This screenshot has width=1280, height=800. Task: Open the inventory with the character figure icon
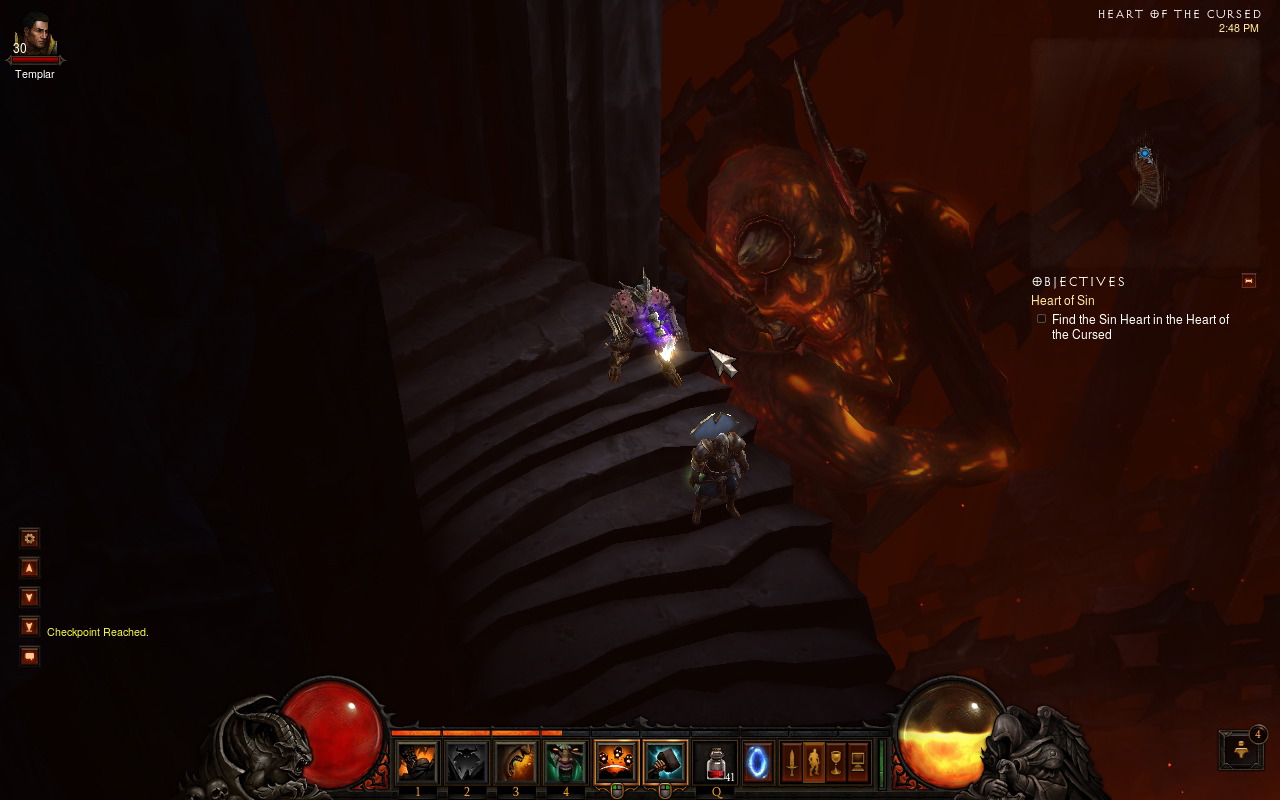click(x=814, y=764)
